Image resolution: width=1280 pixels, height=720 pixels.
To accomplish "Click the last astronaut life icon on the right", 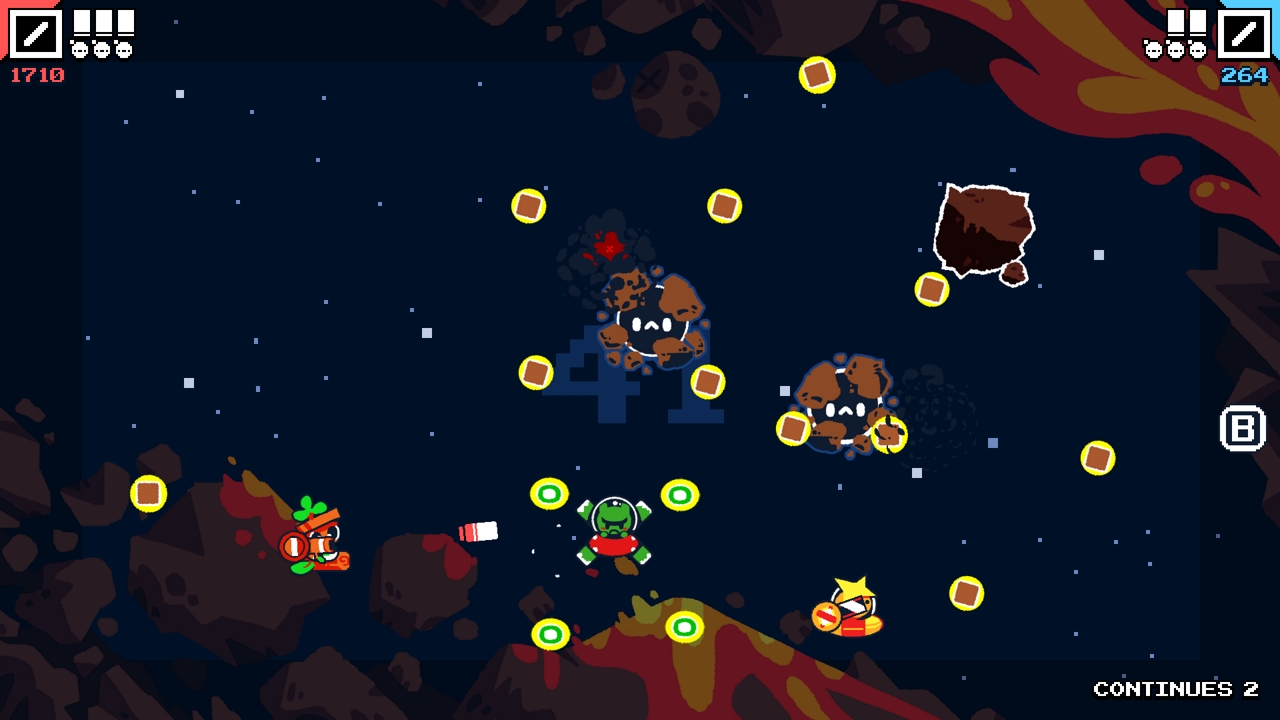I will [1198, 48].
